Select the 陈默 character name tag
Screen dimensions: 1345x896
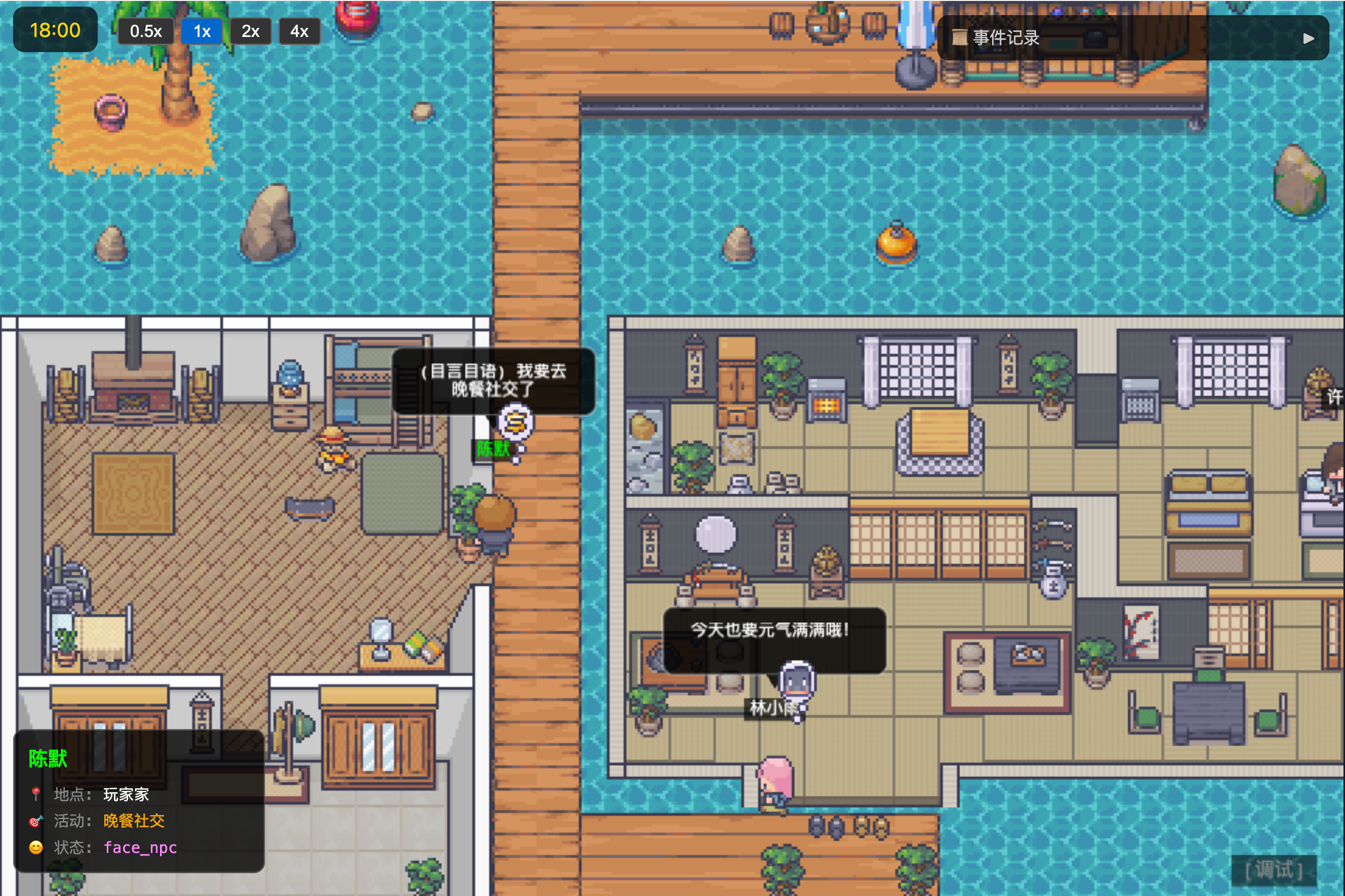click(x=493, y=449)
